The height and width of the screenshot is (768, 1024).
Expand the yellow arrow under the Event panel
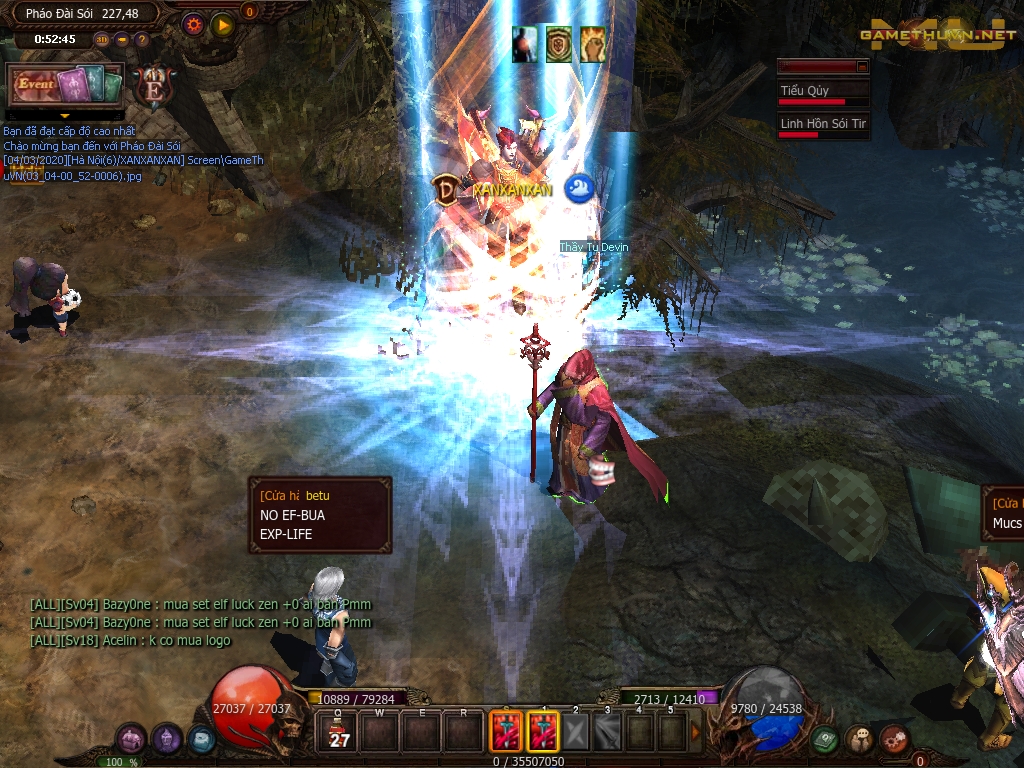tap(65, 115)
